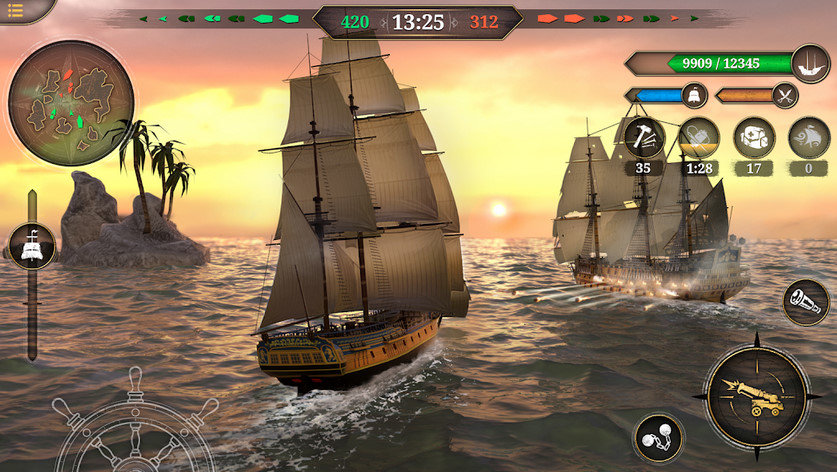The width and height of the screenshot is (837, 472).
Task: Activate the wind sail boost ability
Action: point(808,137)
